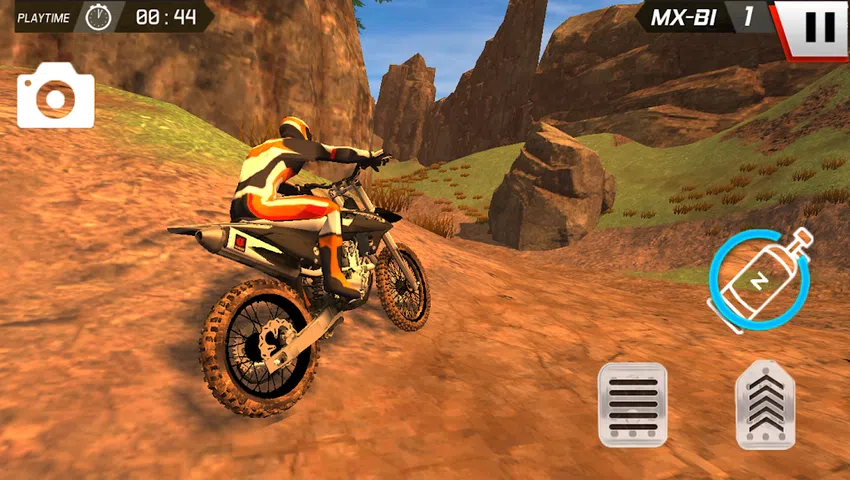This screenshot has width=850, height=480.
Task: Pause the game
Action: coord(818,27)
